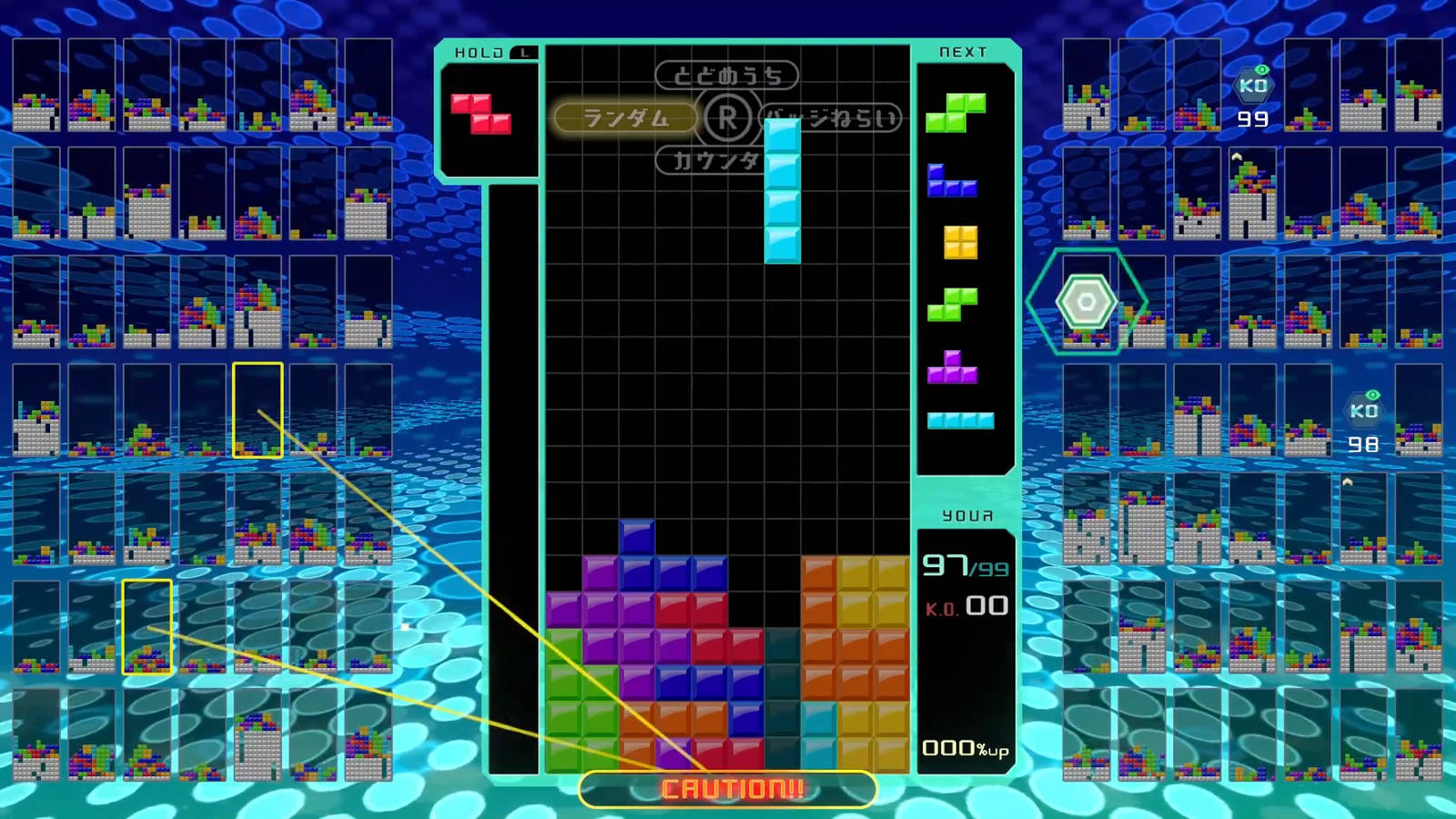Image resolution: width=1456 pixels, height=819 pixels.
Task: Select the purple T piece in Next queue
Action: click(952, 367)
